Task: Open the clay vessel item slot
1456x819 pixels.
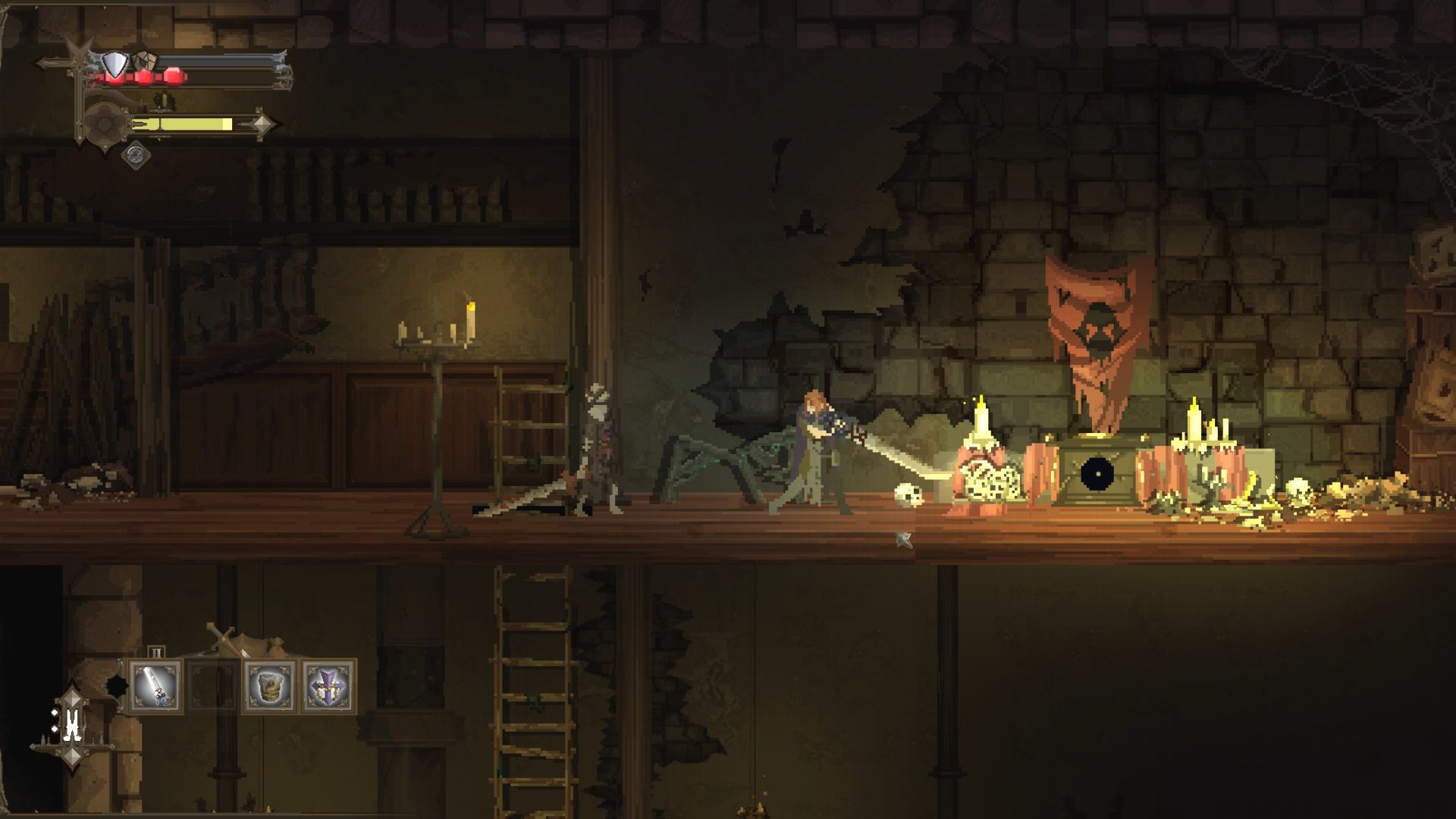Action: pyautogui.click(x=270, y=686)
